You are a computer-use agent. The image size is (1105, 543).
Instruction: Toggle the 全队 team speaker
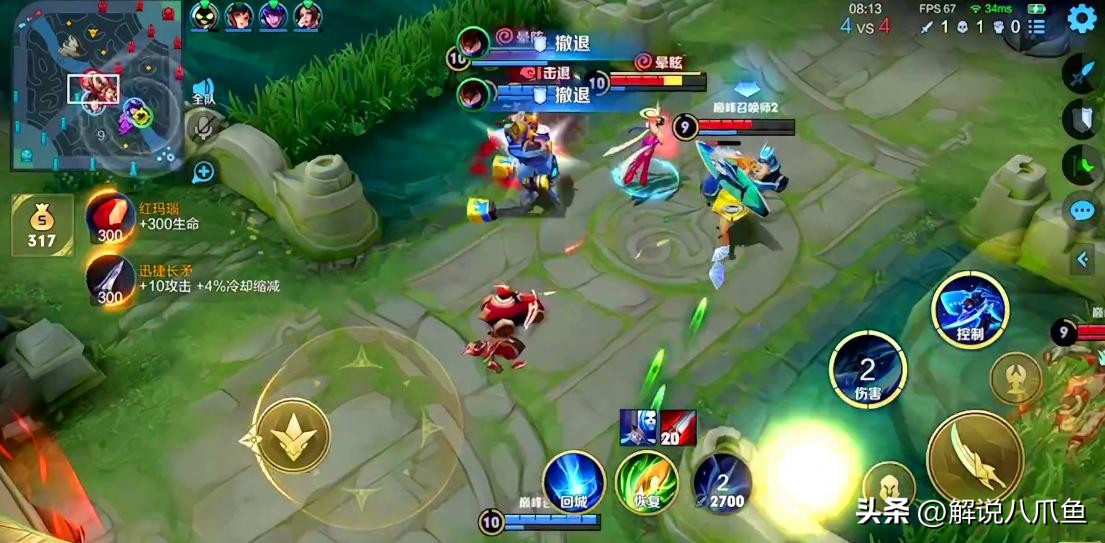203,92
